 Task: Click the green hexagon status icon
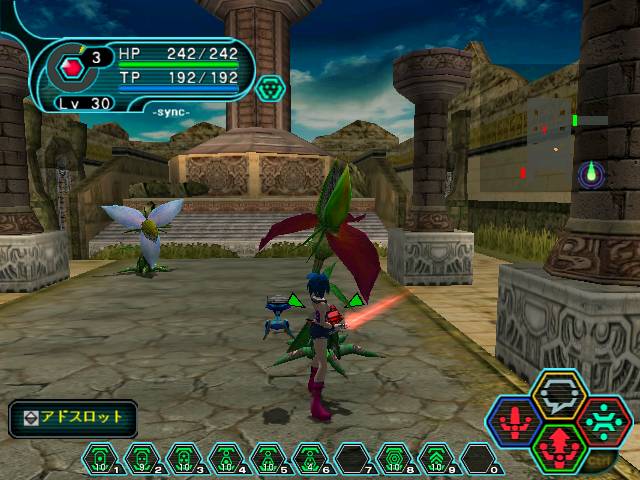click(269, 89)
